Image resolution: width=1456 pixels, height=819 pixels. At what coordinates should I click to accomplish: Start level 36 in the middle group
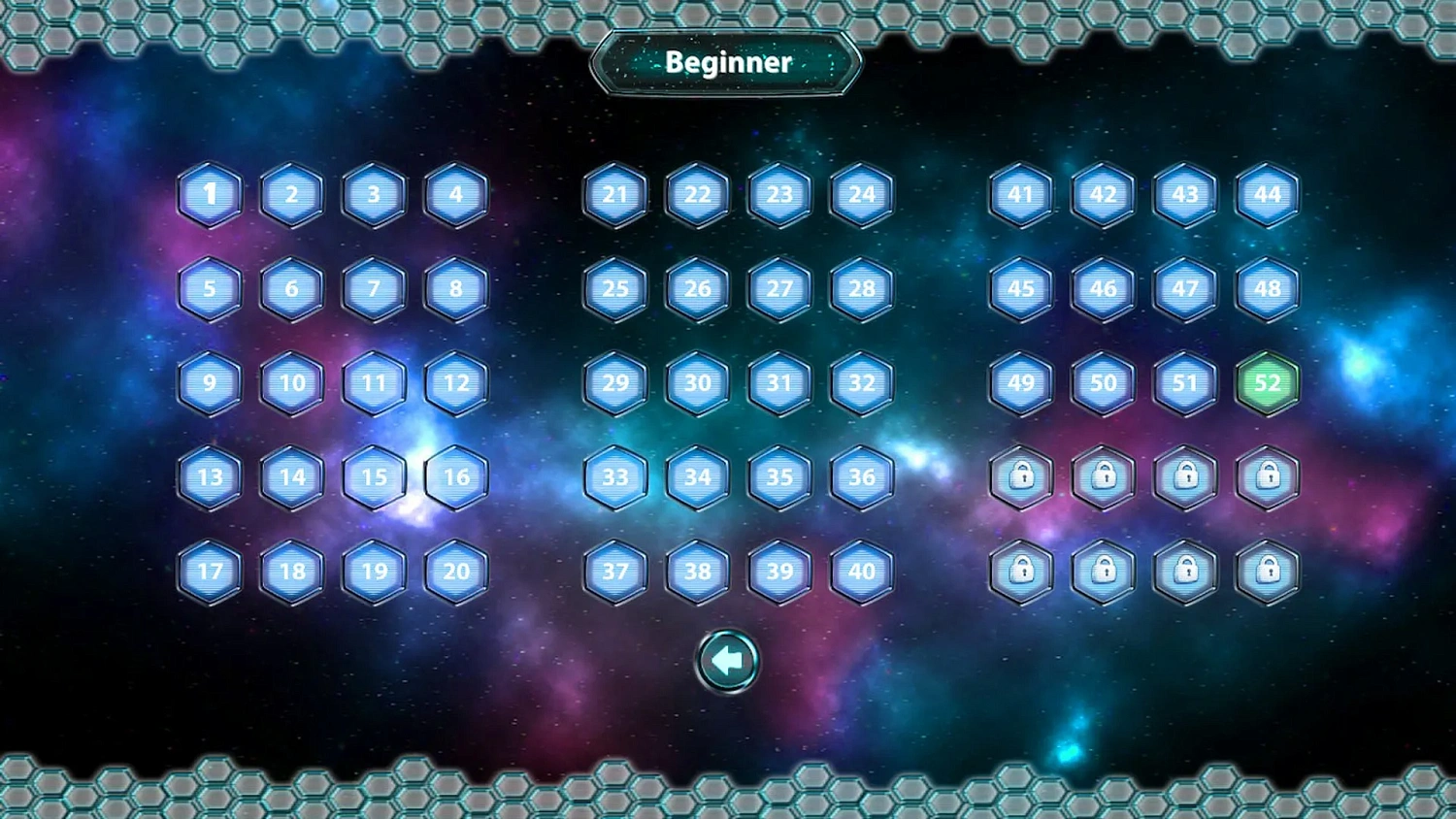[861, 476]
